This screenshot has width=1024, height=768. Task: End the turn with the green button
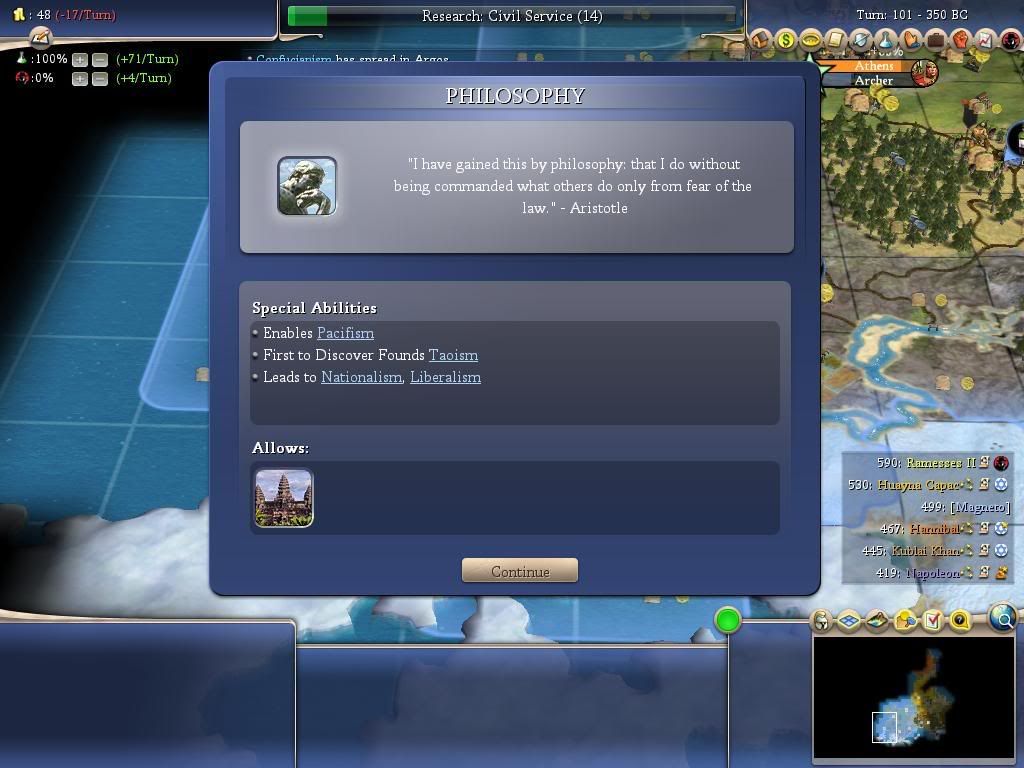(728, 621)
